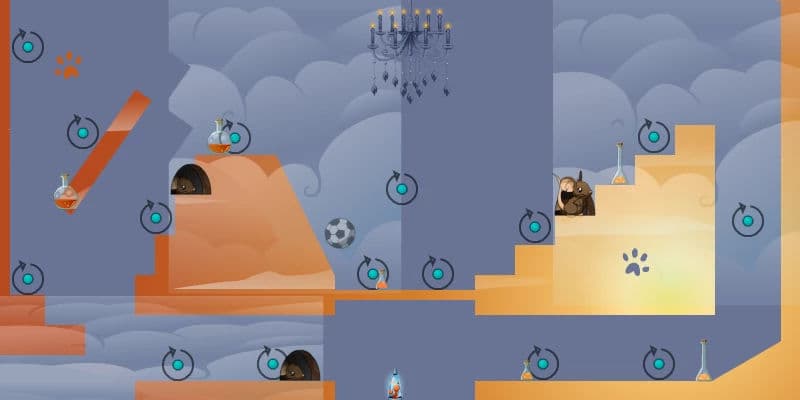
Task: Activate the rotate handle on the diagonal orange plank
Action: click(x=83, y=131)
